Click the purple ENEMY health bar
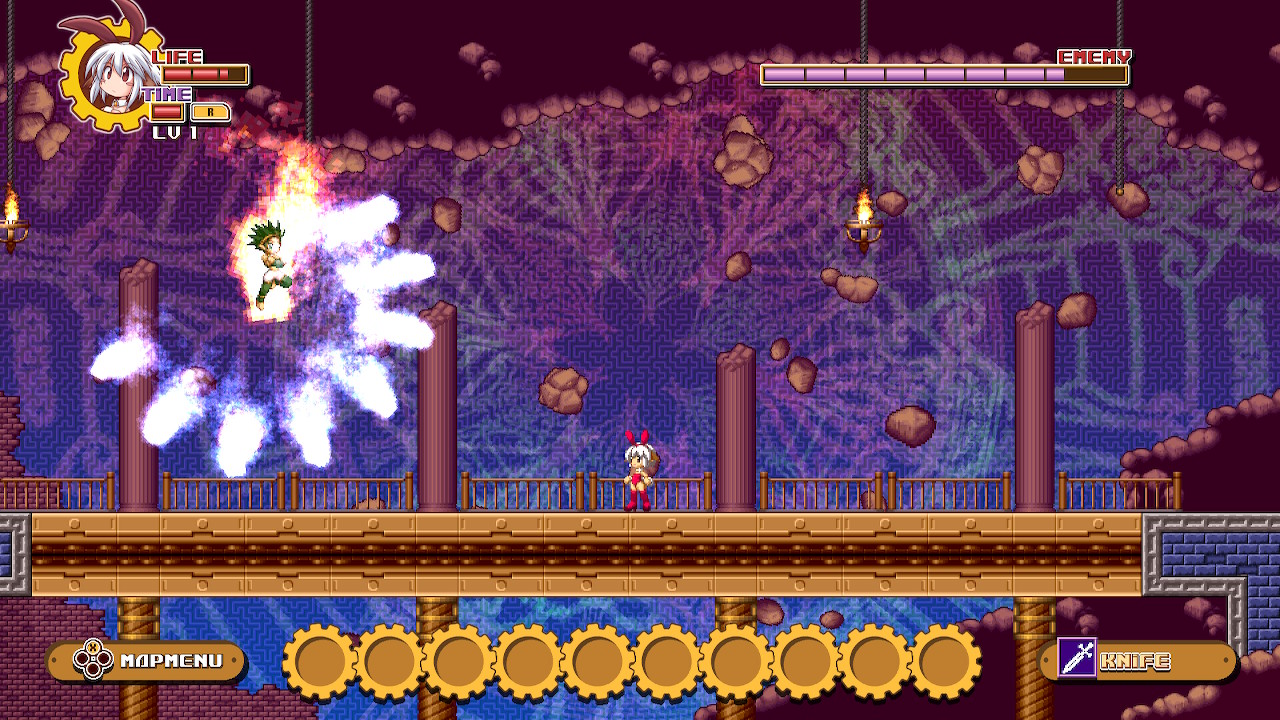The width and height of the screenshot is (1280, 720). (x=945, y=73)
